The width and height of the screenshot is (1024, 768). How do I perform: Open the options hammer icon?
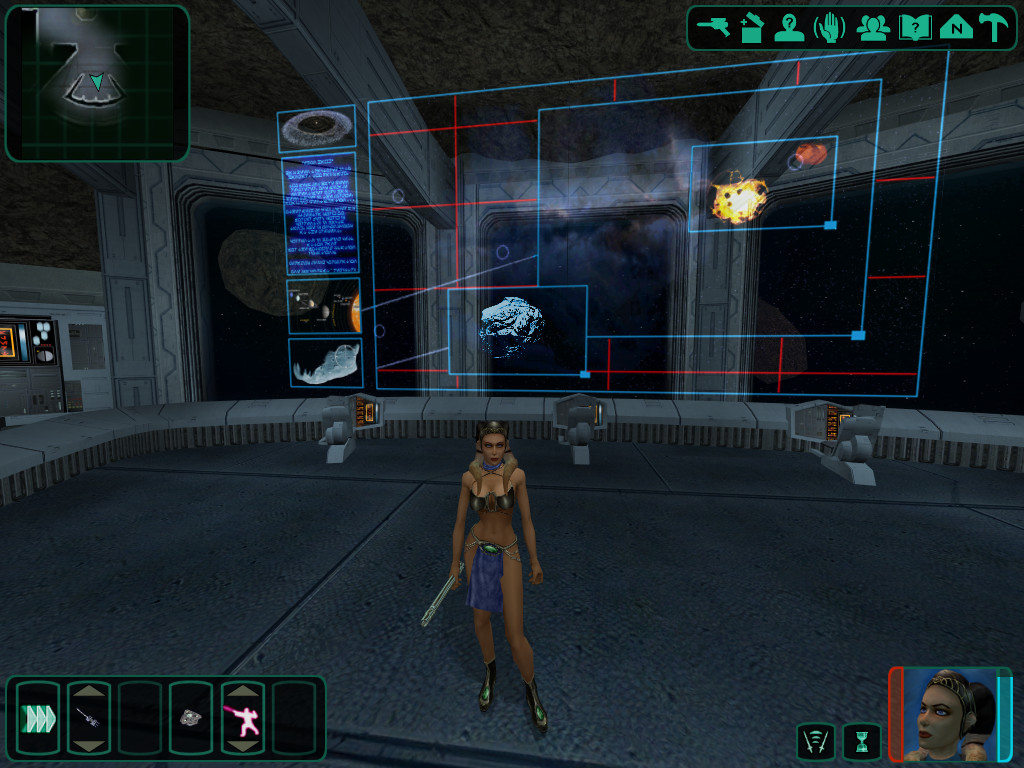point(994,28)
